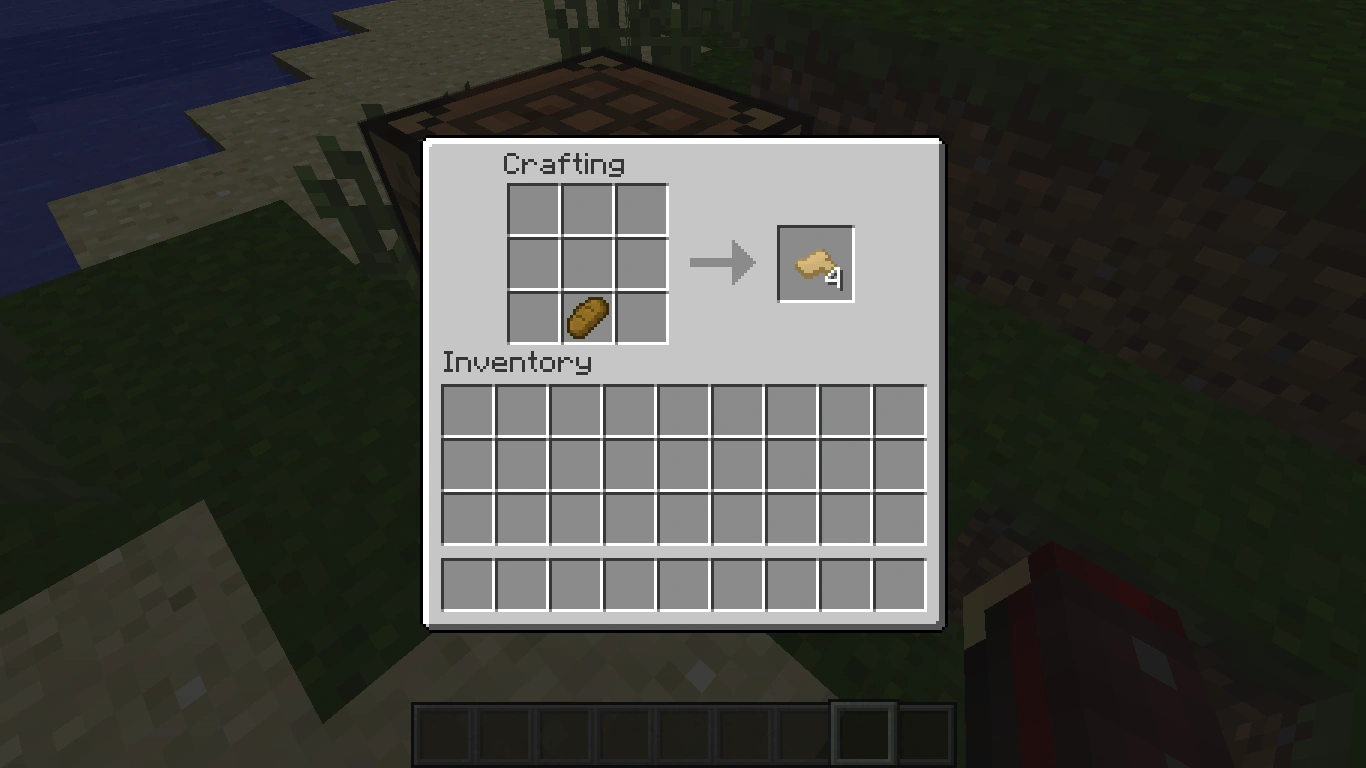Click the crafting output arrow

pyautogui.click(x=722, y=262)
